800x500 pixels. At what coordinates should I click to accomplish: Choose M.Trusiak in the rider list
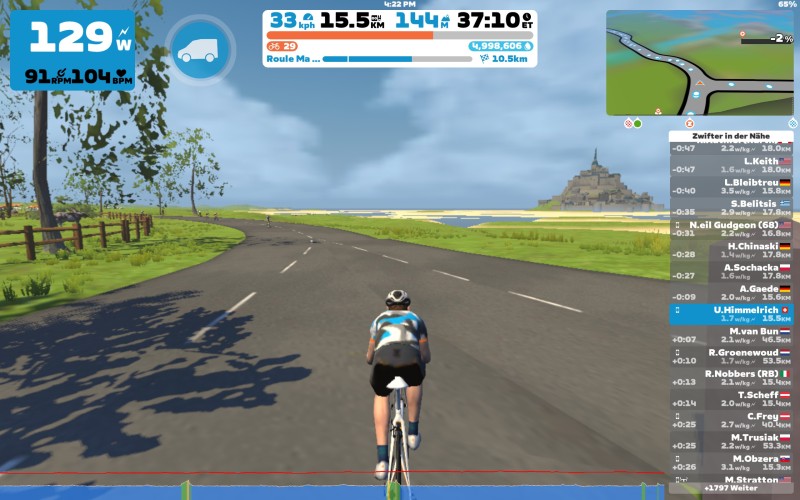(731, 441)
